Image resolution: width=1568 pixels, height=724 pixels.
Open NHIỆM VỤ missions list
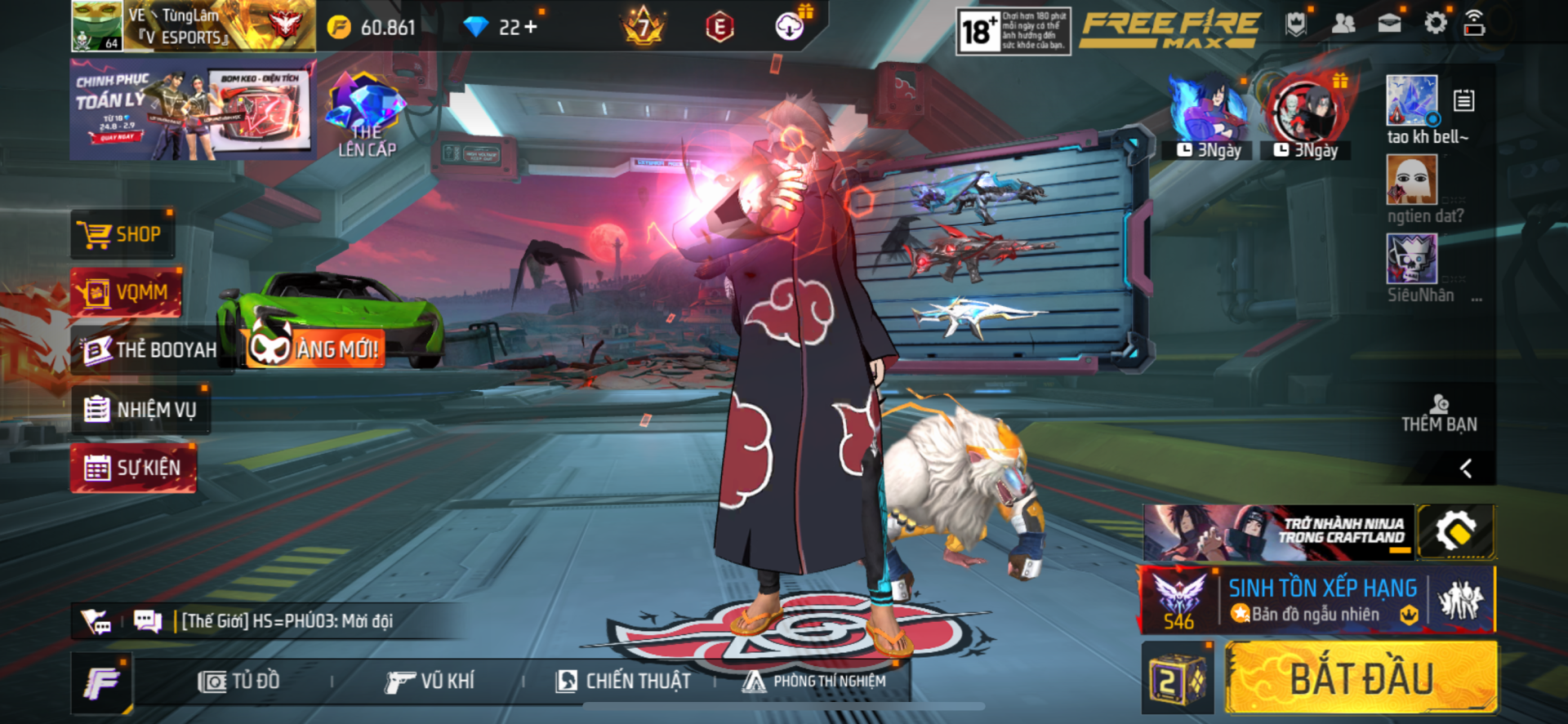coord(141,409)
